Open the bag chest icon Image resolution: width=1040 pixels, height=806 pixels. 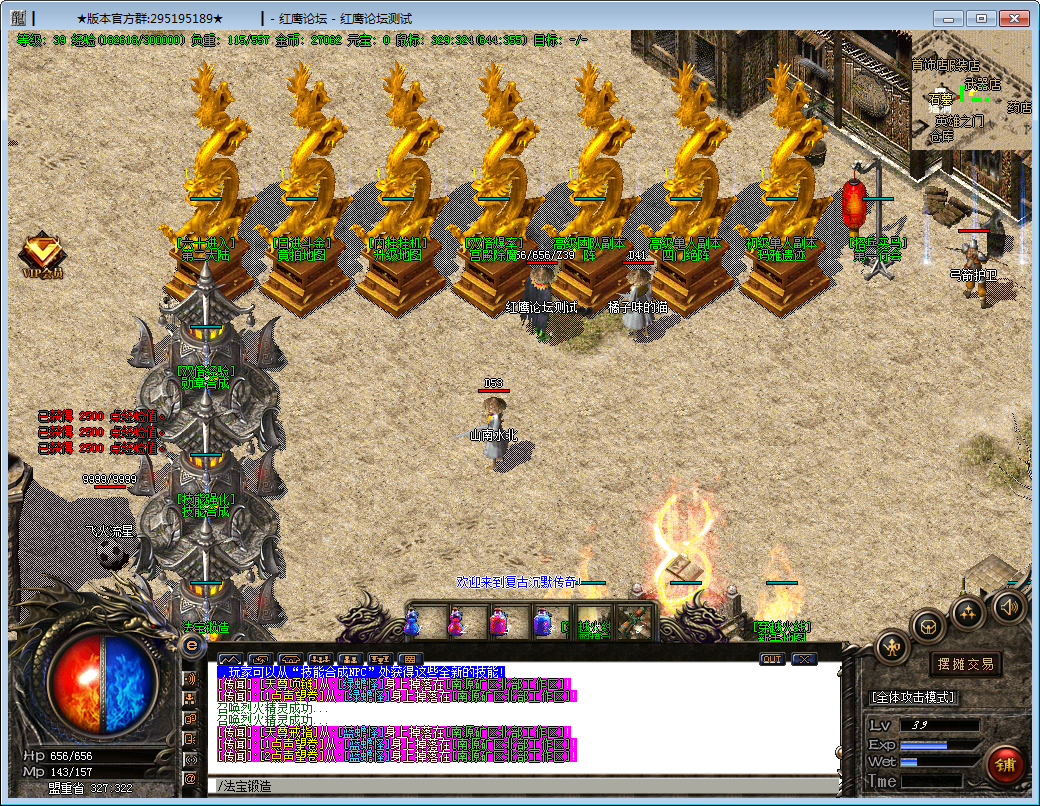point(929,627)
